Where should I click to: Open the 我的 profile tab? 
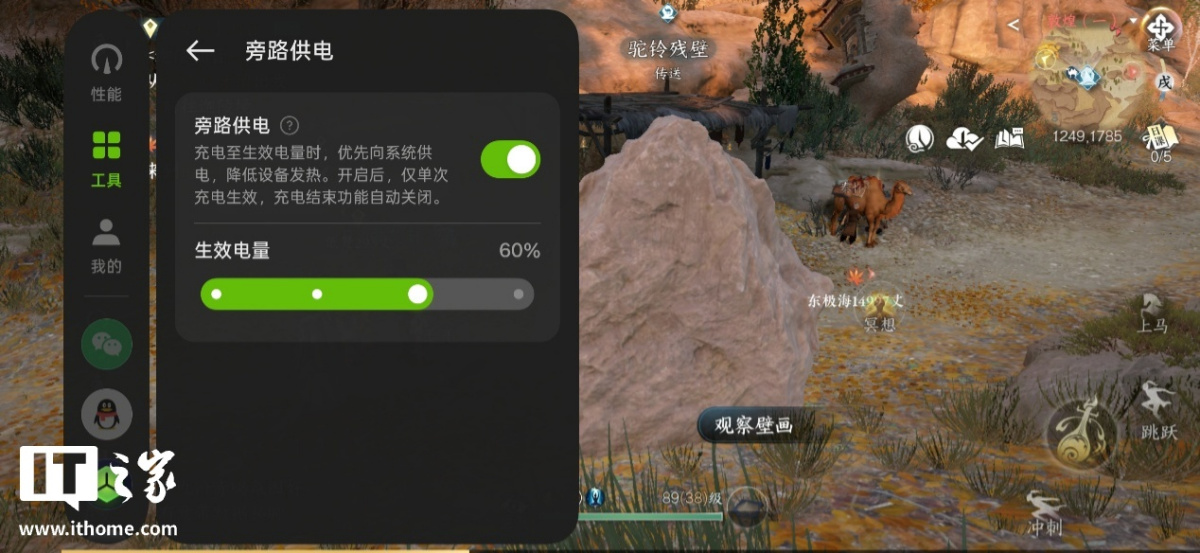(x=106, y=245)
